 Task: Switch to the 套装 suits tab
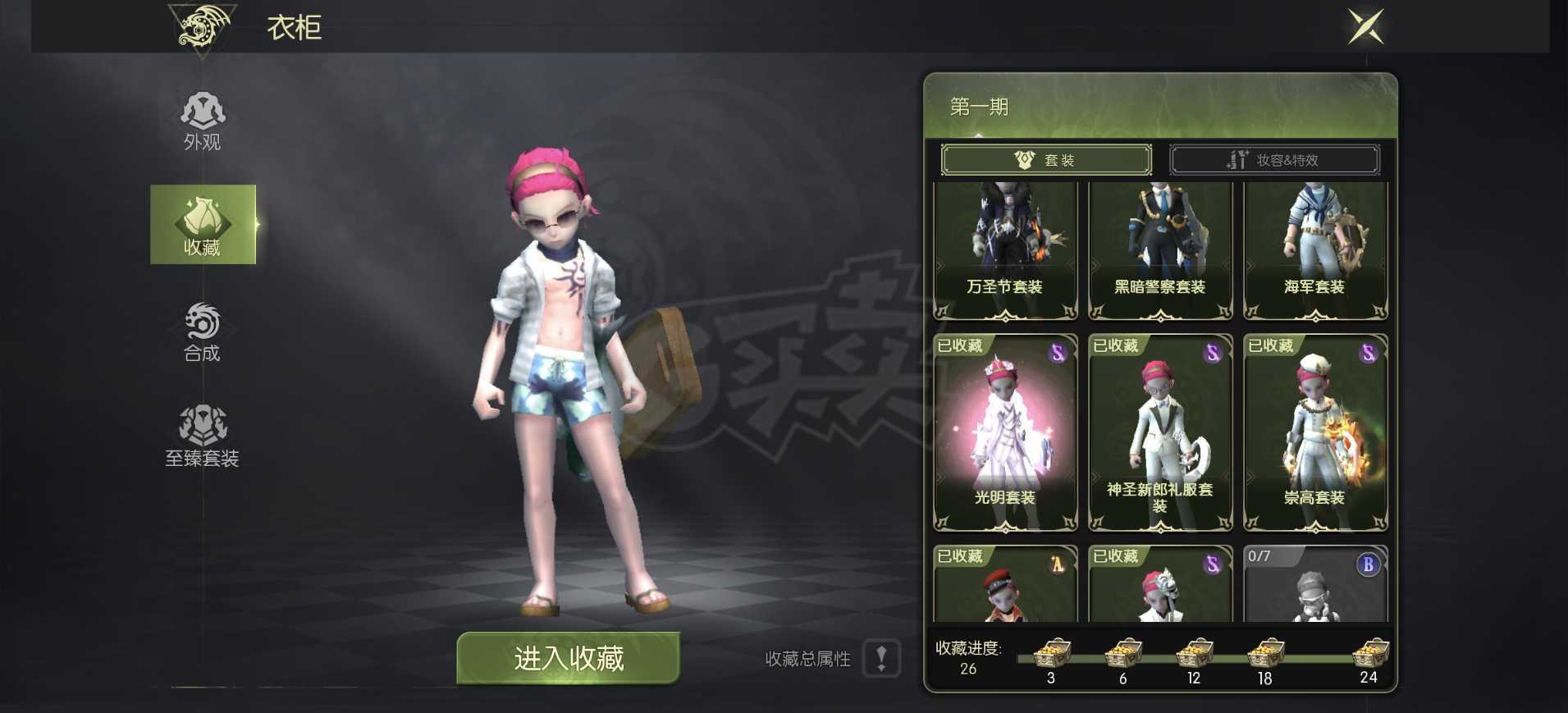point(1046,160)
